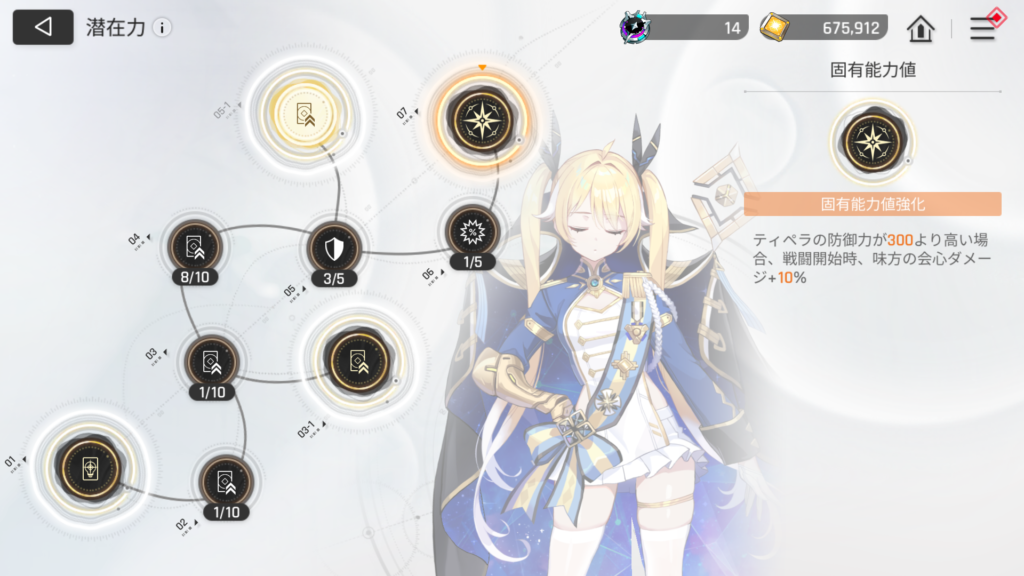The image size is (1024, 576).
Task: Click the 固有能力値 compass icon in panel
Action: coord(872,141)
